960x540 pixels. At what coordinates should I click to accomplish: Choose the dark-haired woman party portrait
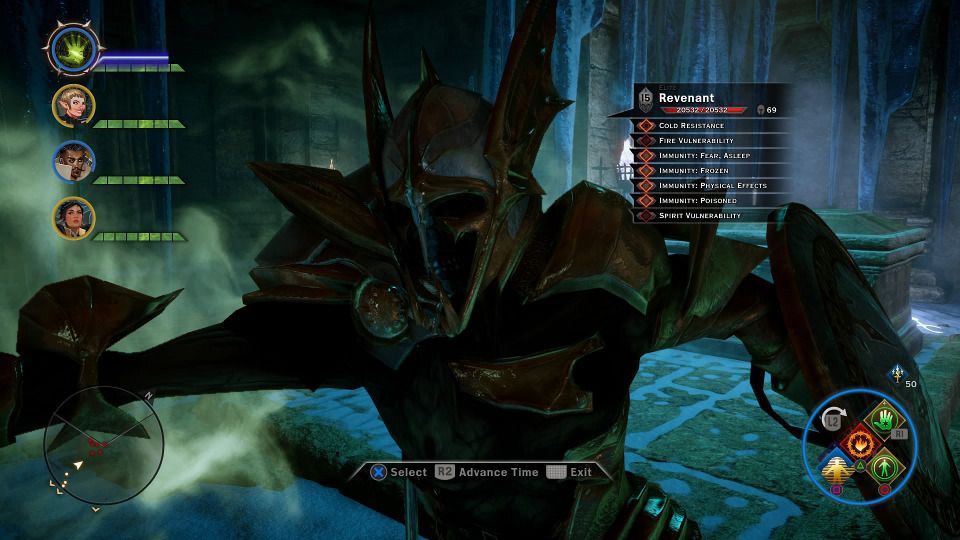coord(74,218)
